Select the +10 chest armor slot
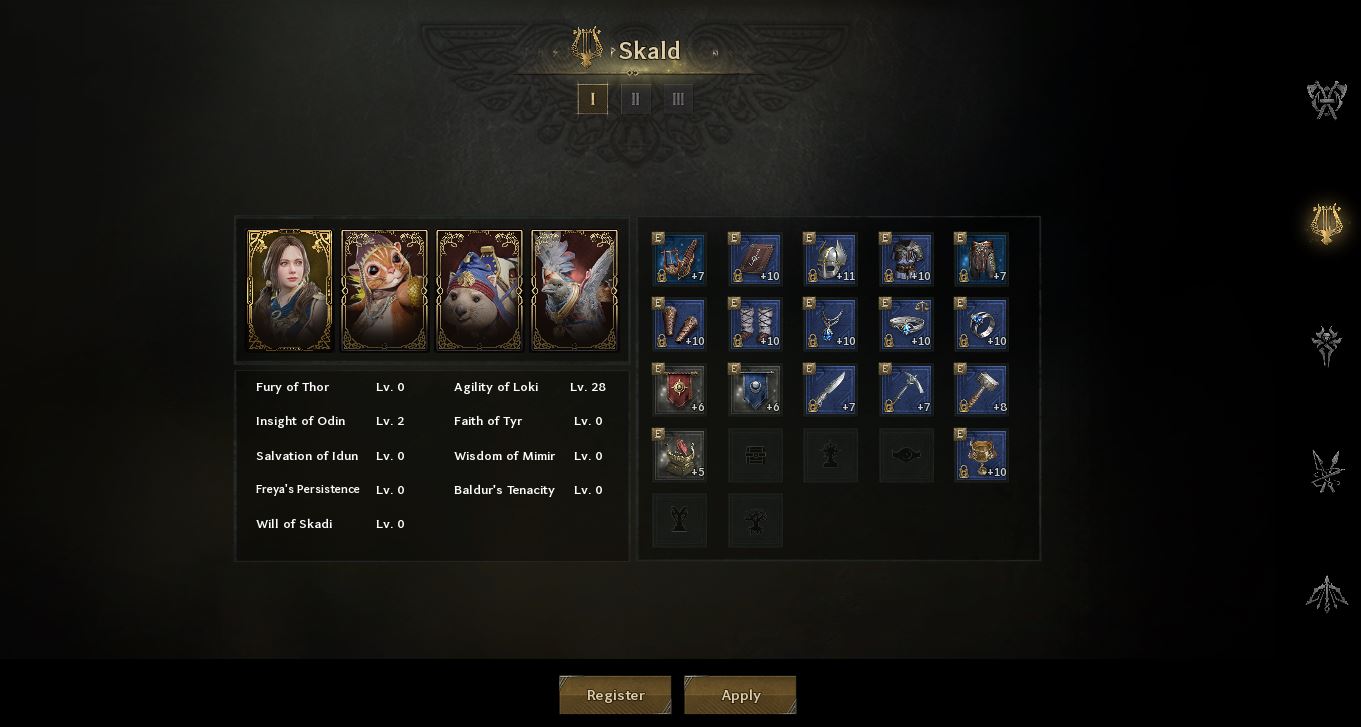 click(906, 259)
